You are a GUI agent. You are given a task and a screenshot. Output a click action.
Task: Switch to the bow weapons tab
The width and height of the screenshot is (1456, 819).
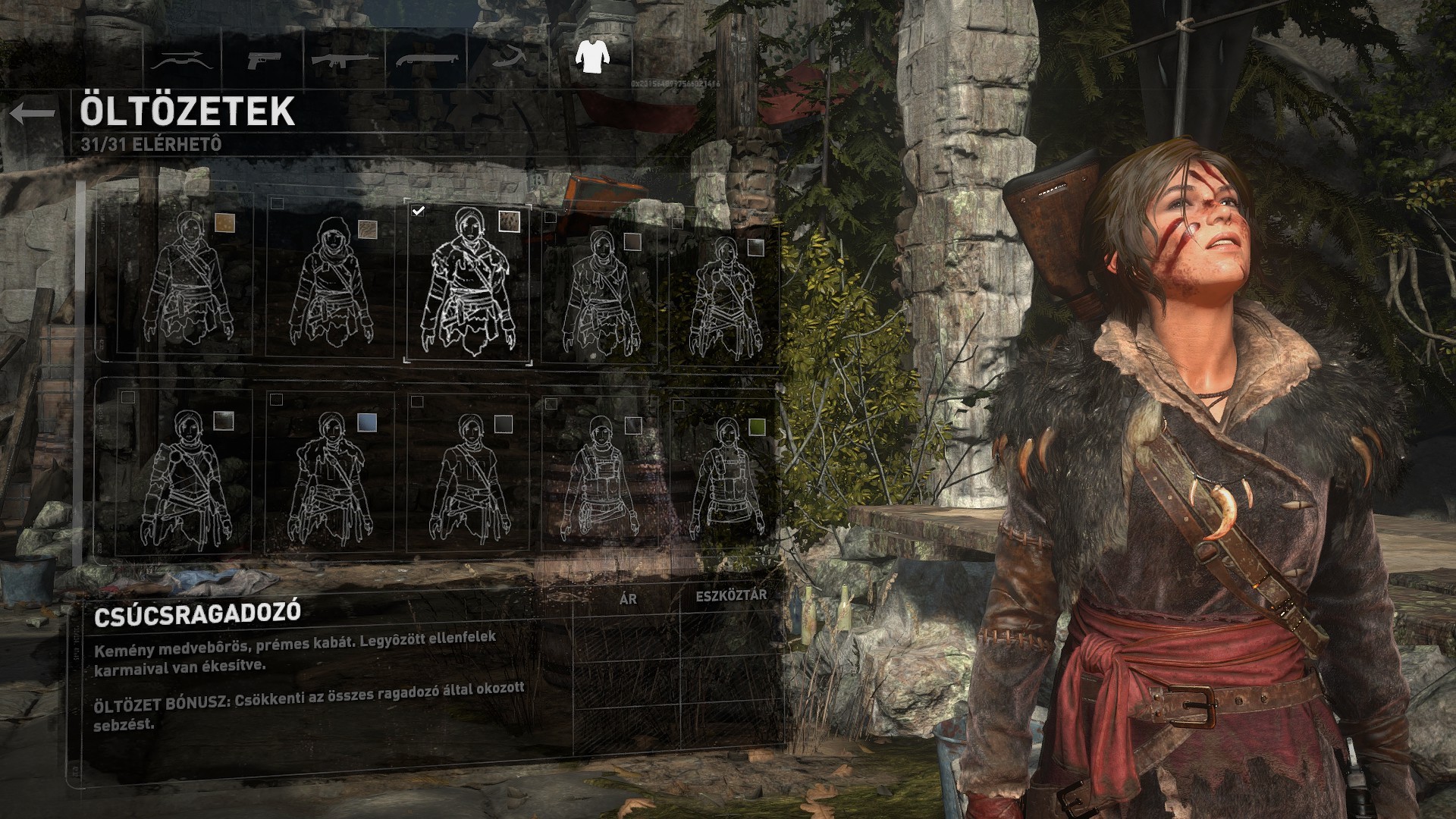(179, 59)
